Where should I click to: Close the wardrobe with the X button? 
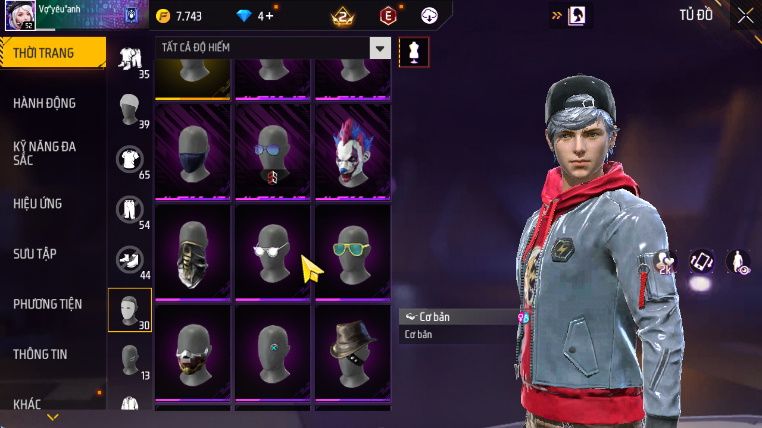click(x=745, y=15)
